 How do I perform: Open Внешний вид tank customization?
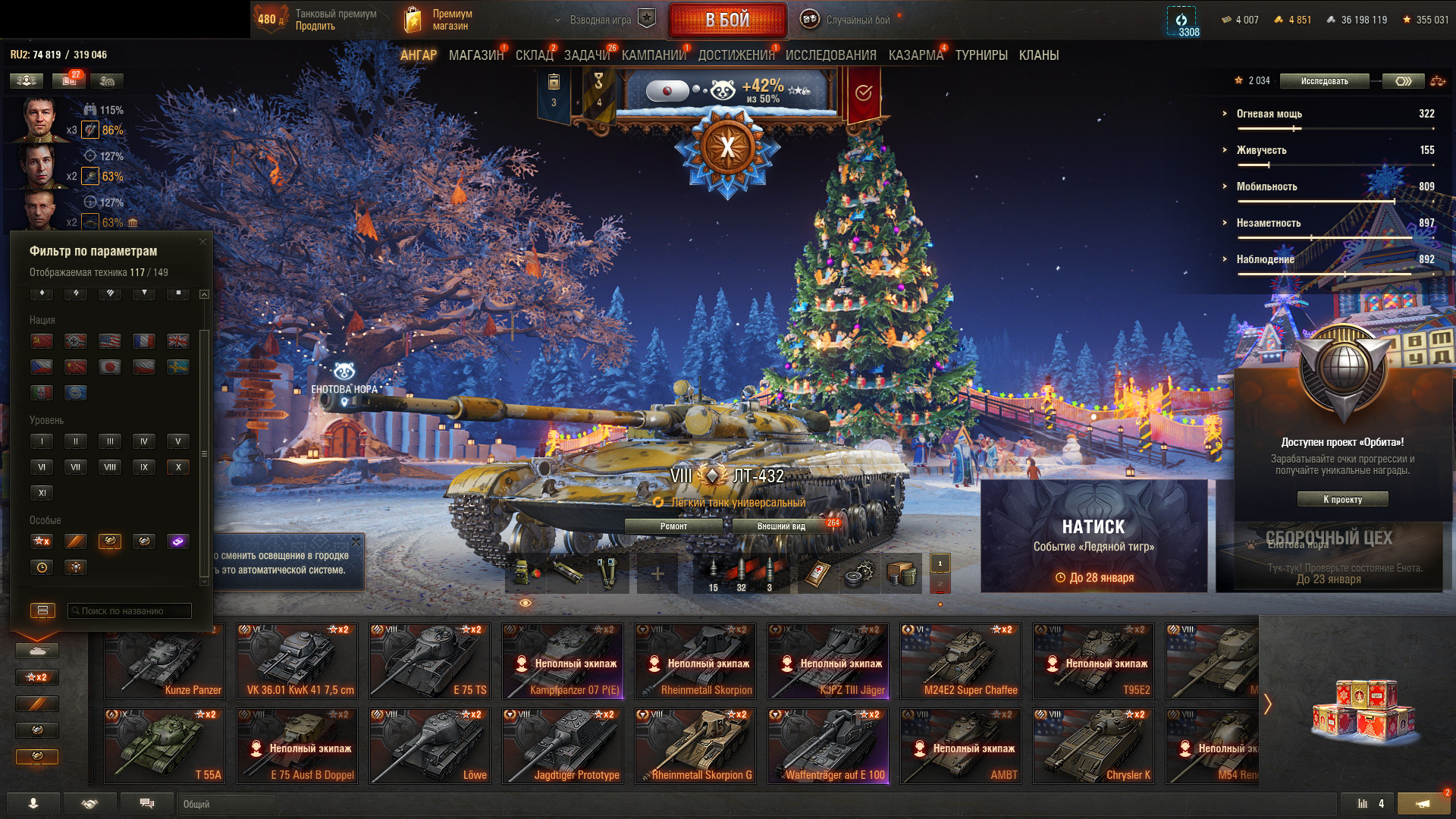[x=781, y=526]
